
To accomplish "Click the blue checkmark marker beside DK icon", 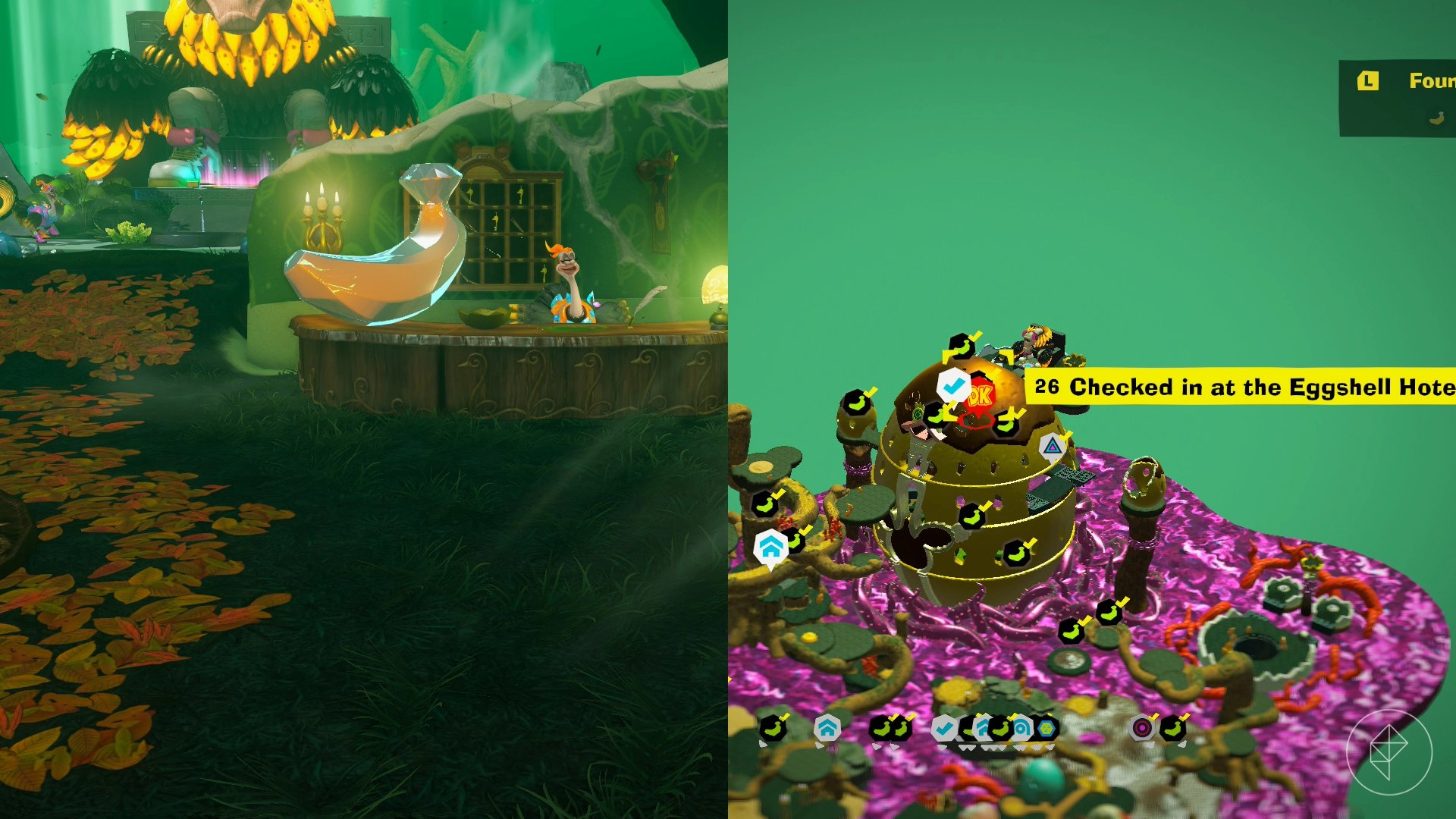I will 953,385.
